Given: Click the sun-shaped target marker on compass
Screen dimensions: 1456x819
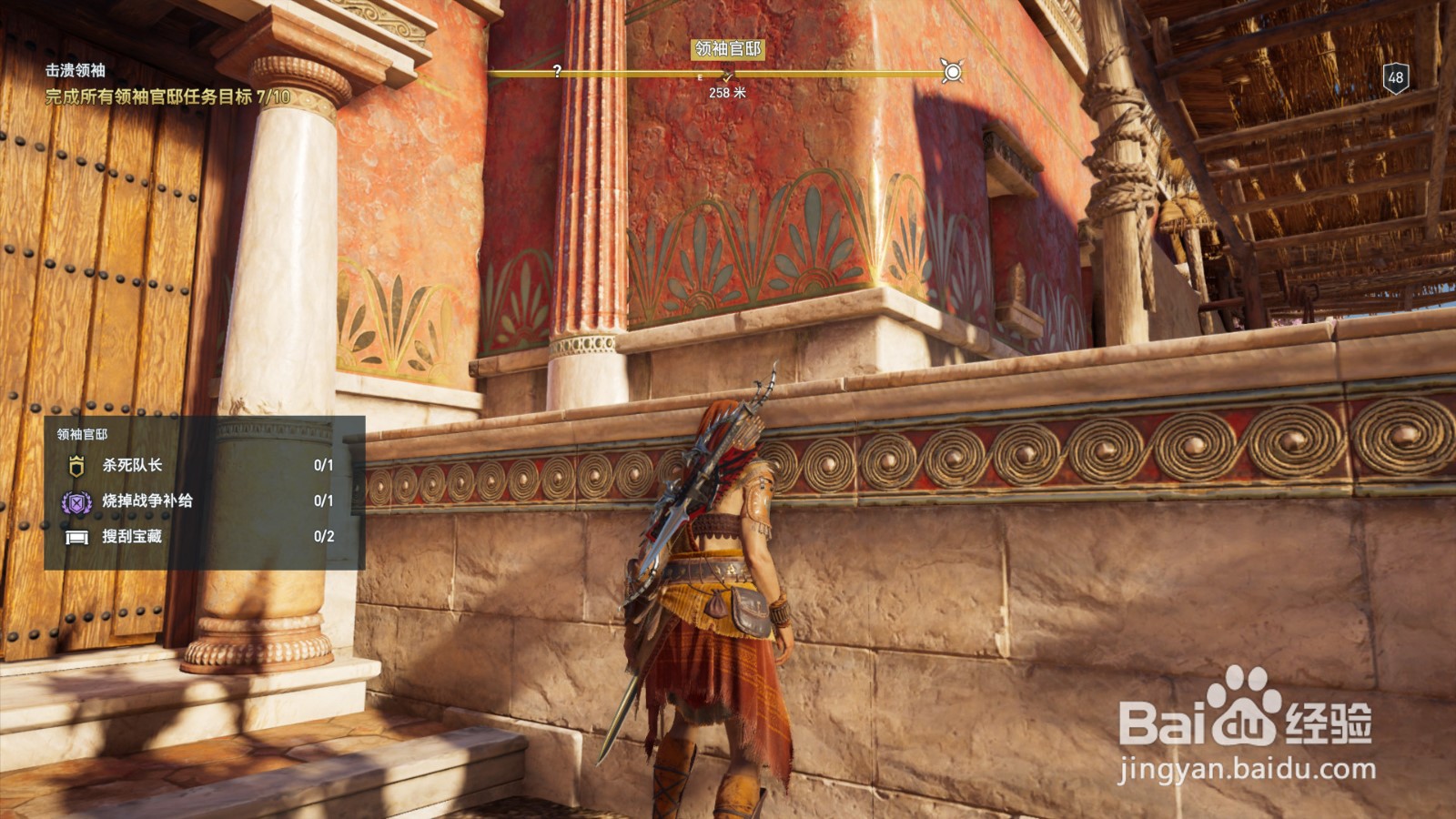Looking at the screenshot, I should click(x=952, y=72).
